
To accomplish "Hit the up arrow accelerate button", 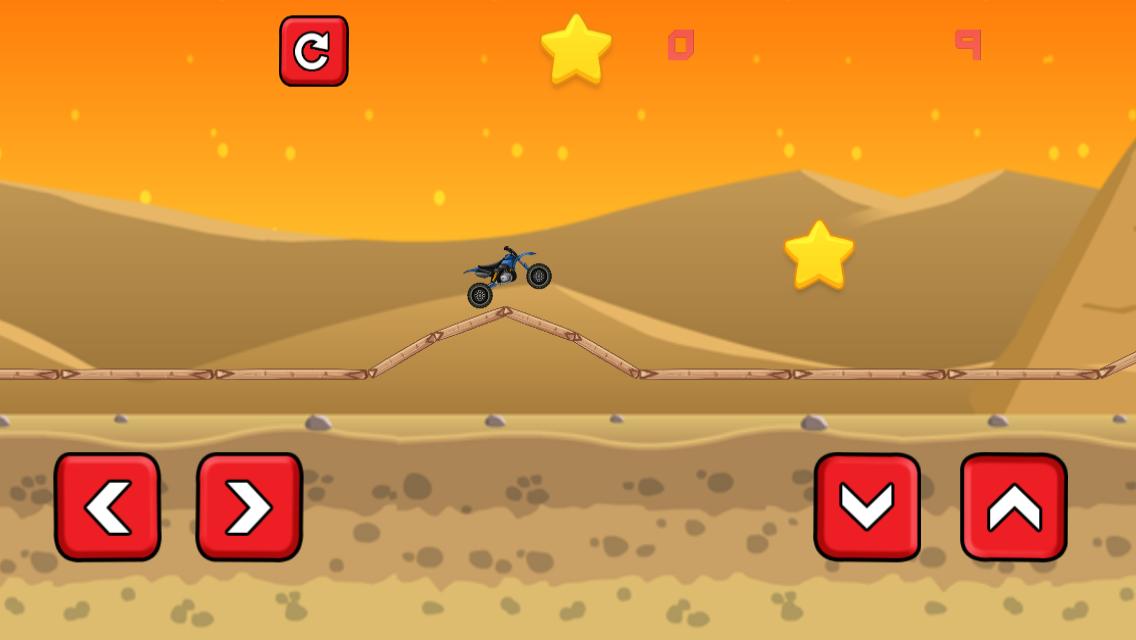I will coord(1013,506).
